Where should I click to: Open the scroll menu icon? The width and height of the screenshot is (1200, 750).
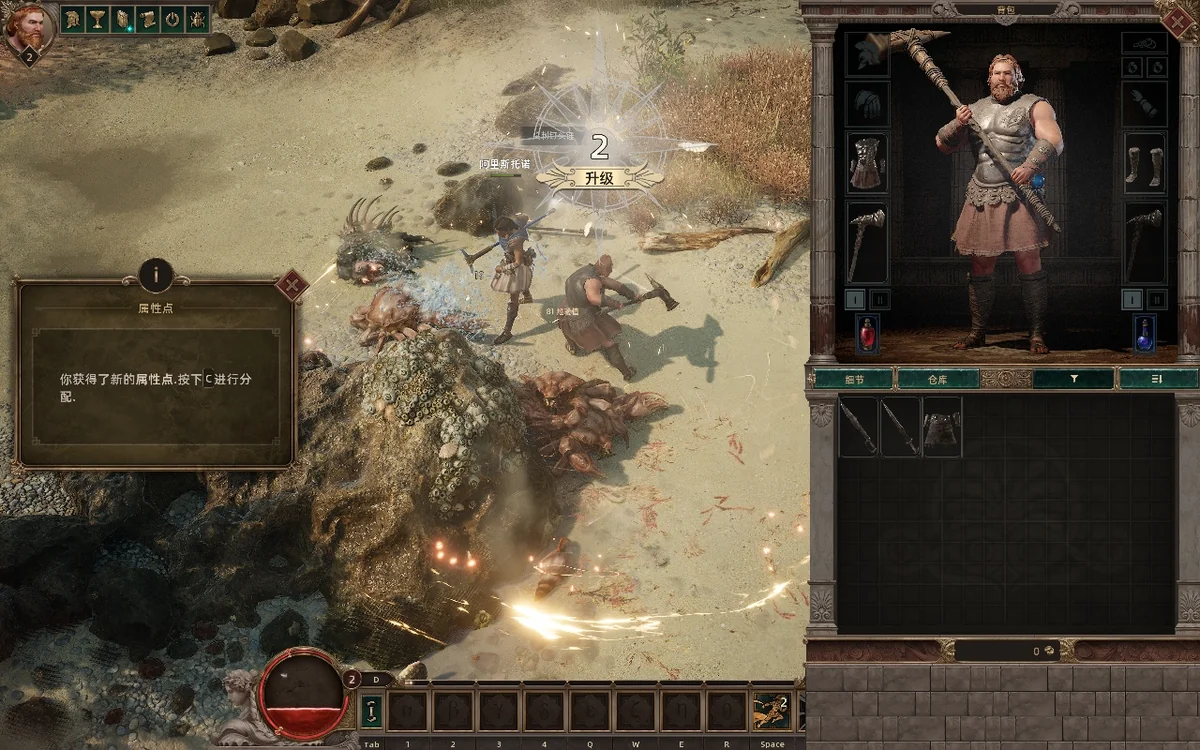[147, 19]
